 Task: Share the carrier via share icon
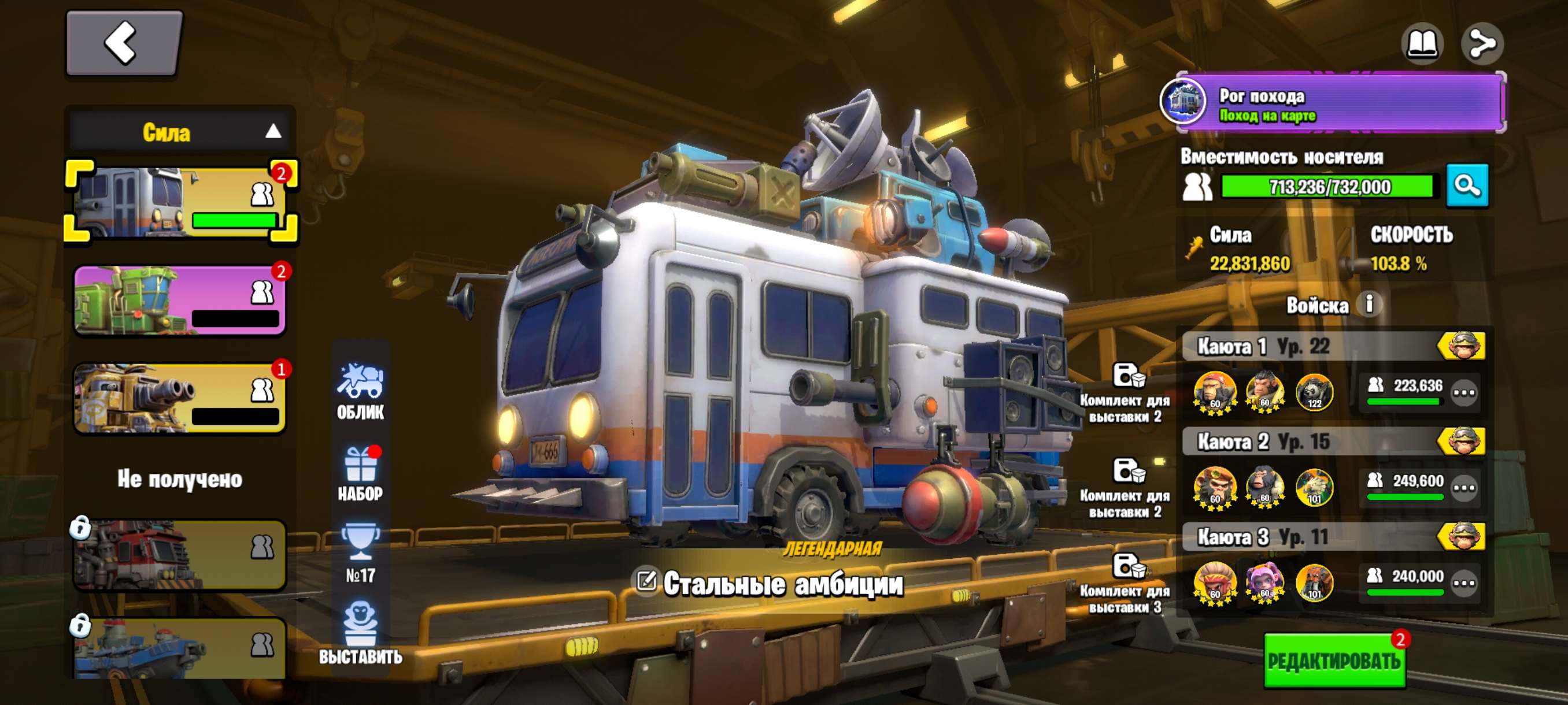(x=1482, y=44)
